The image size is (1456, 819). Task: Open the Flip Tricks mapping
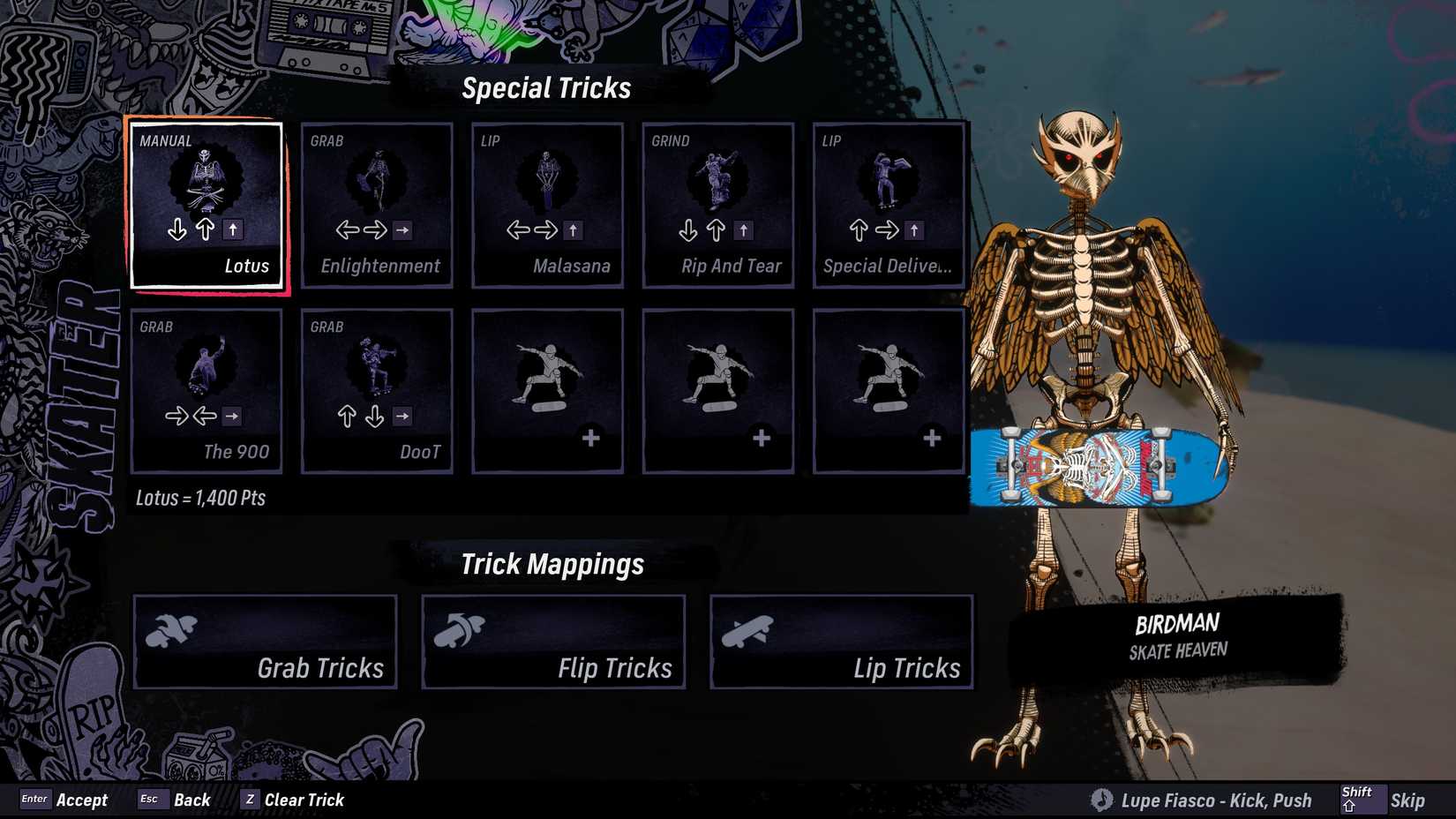pos(553,642)
